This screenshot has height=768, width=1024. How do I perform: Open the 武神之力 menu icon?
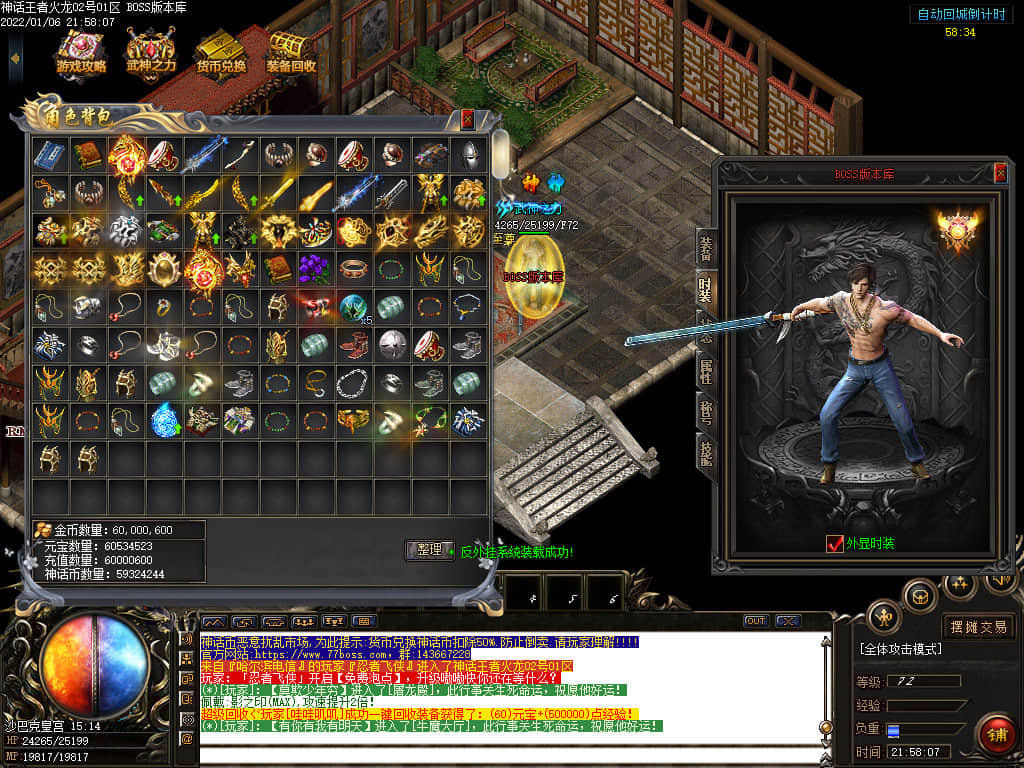[151, 50]
